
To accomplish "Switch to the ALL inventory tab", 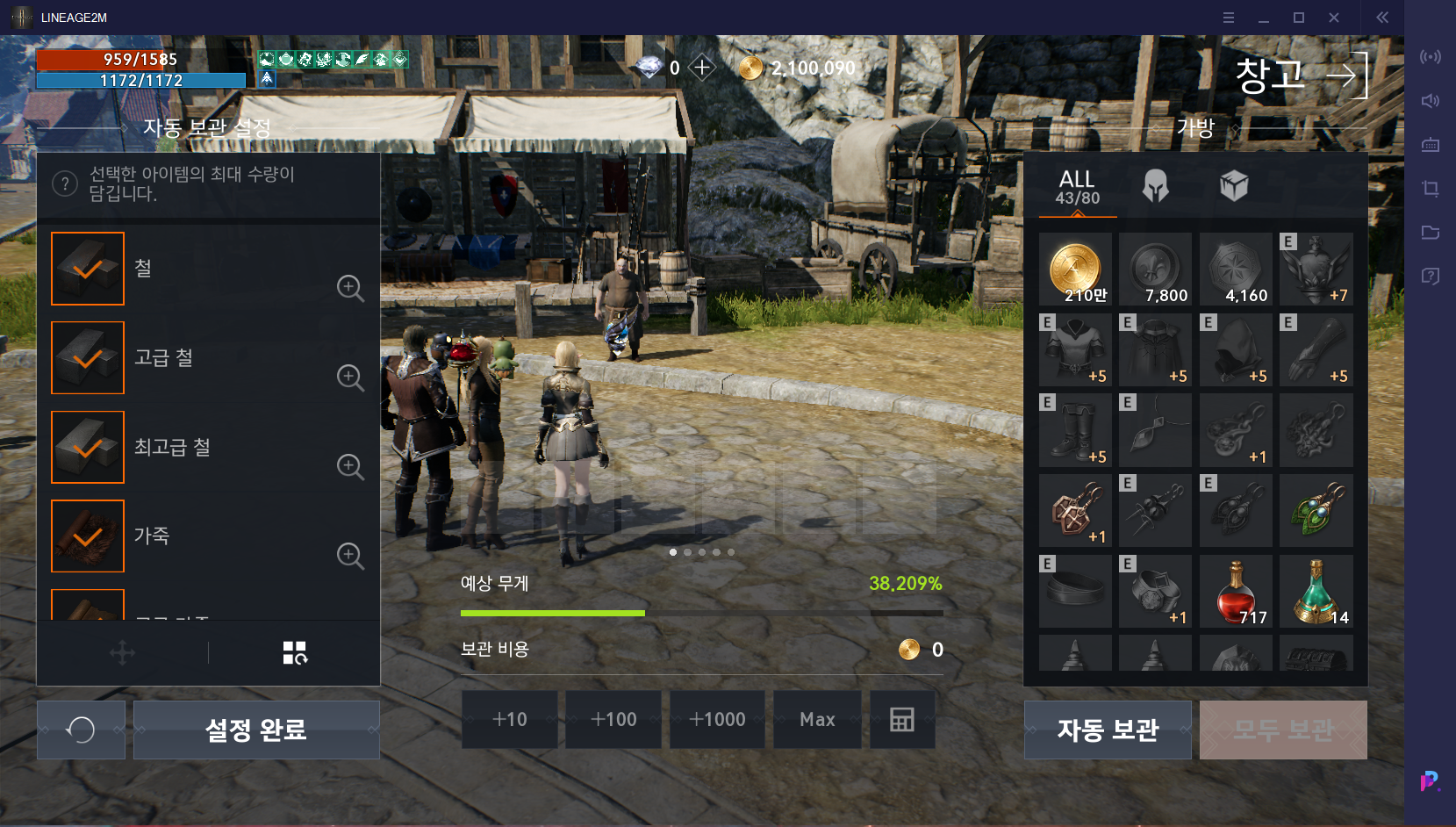I will [1077, 187].
